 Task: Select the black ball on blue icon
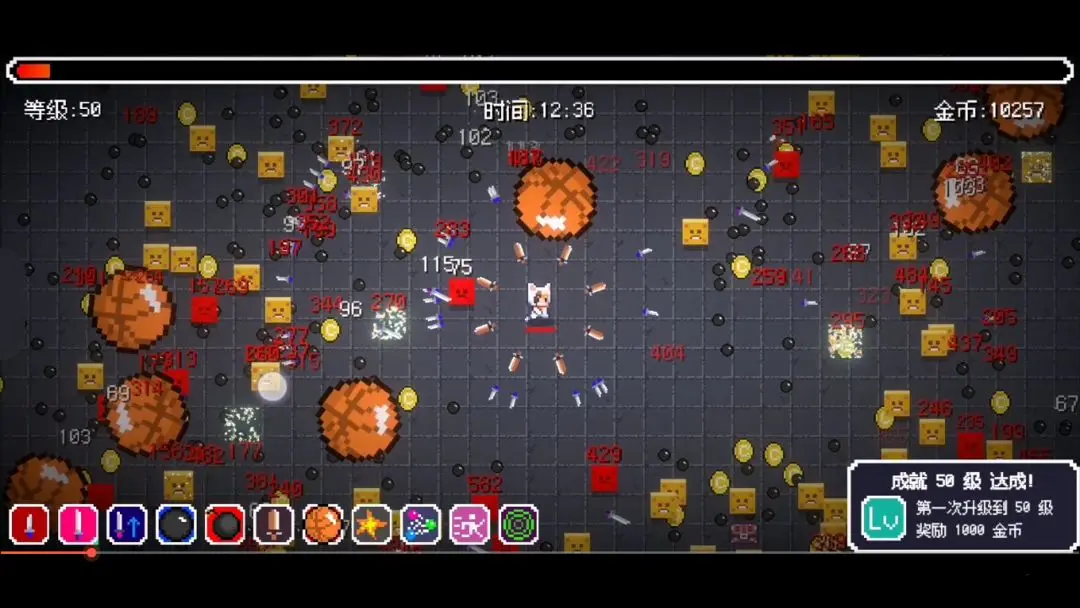(176, 525)
